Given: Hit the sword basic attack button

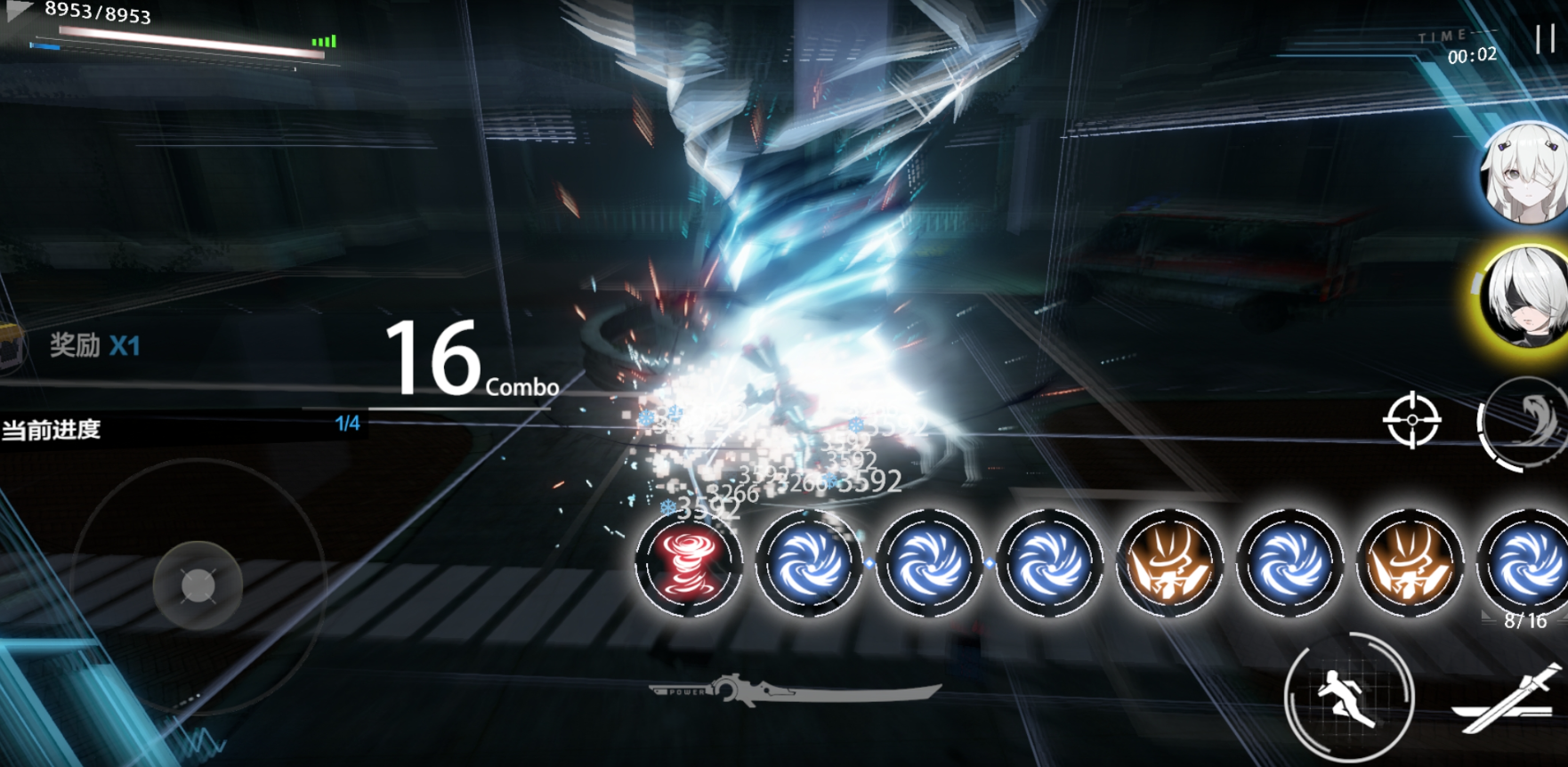Looking at the screenshot, I should pyautogui.click(x=1508, y=699).
